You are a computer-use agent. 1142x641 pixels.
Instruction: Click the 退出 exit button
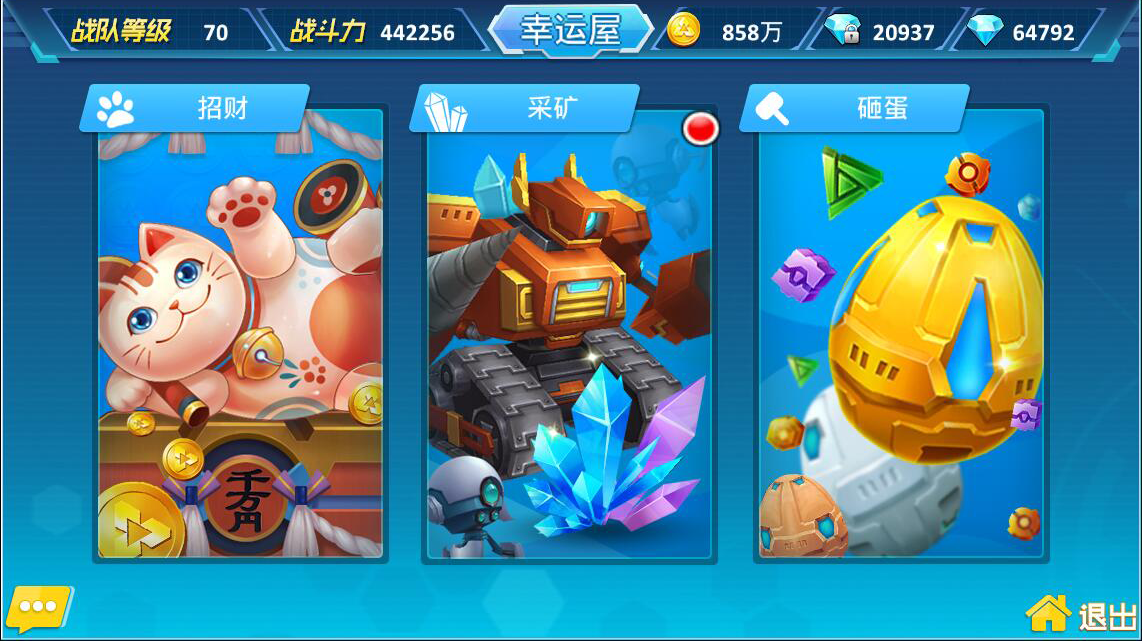[x=1083, y=612]
